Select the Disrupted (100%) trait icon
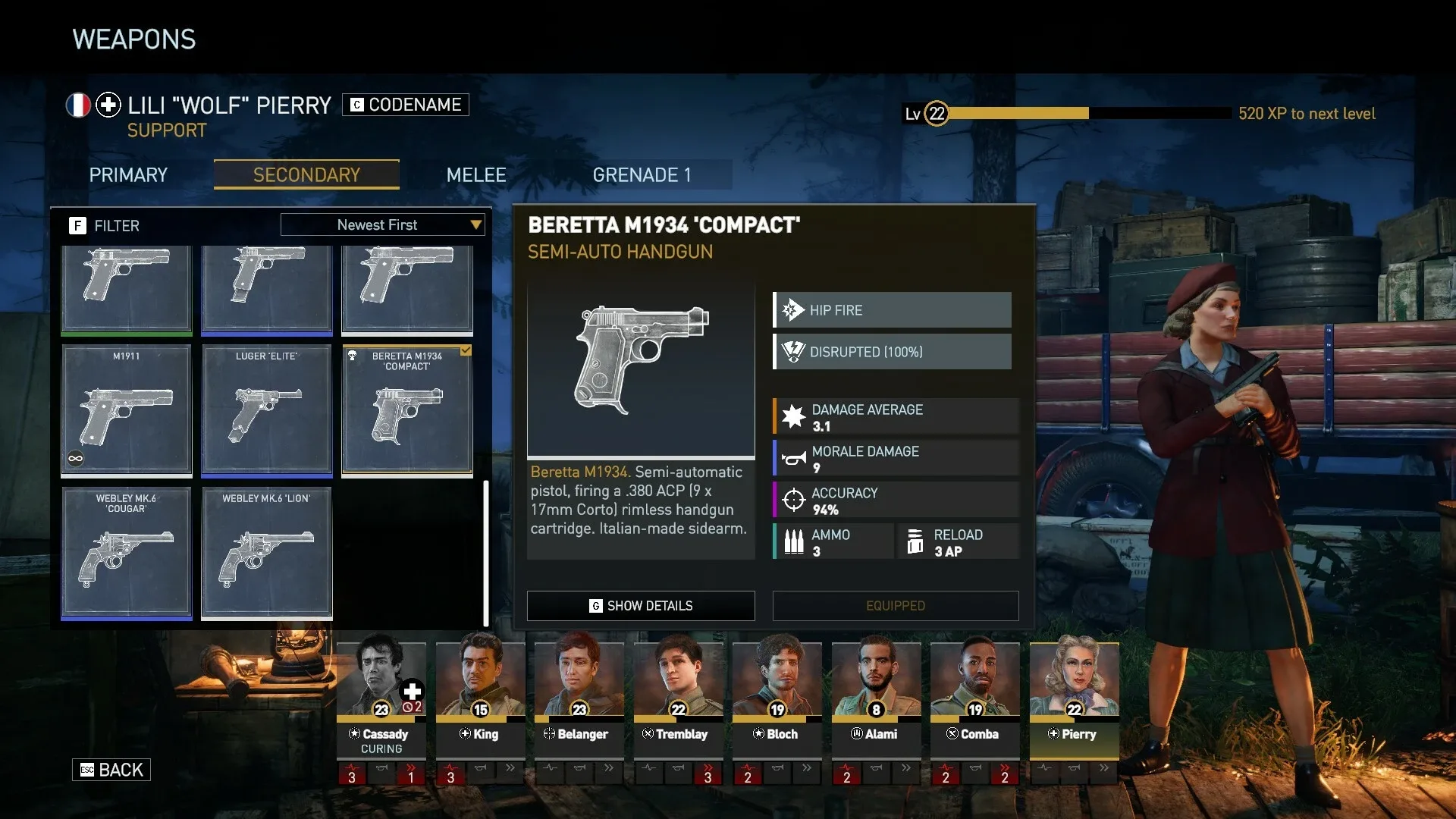1456x819 pixels. (x=792, y=351)
